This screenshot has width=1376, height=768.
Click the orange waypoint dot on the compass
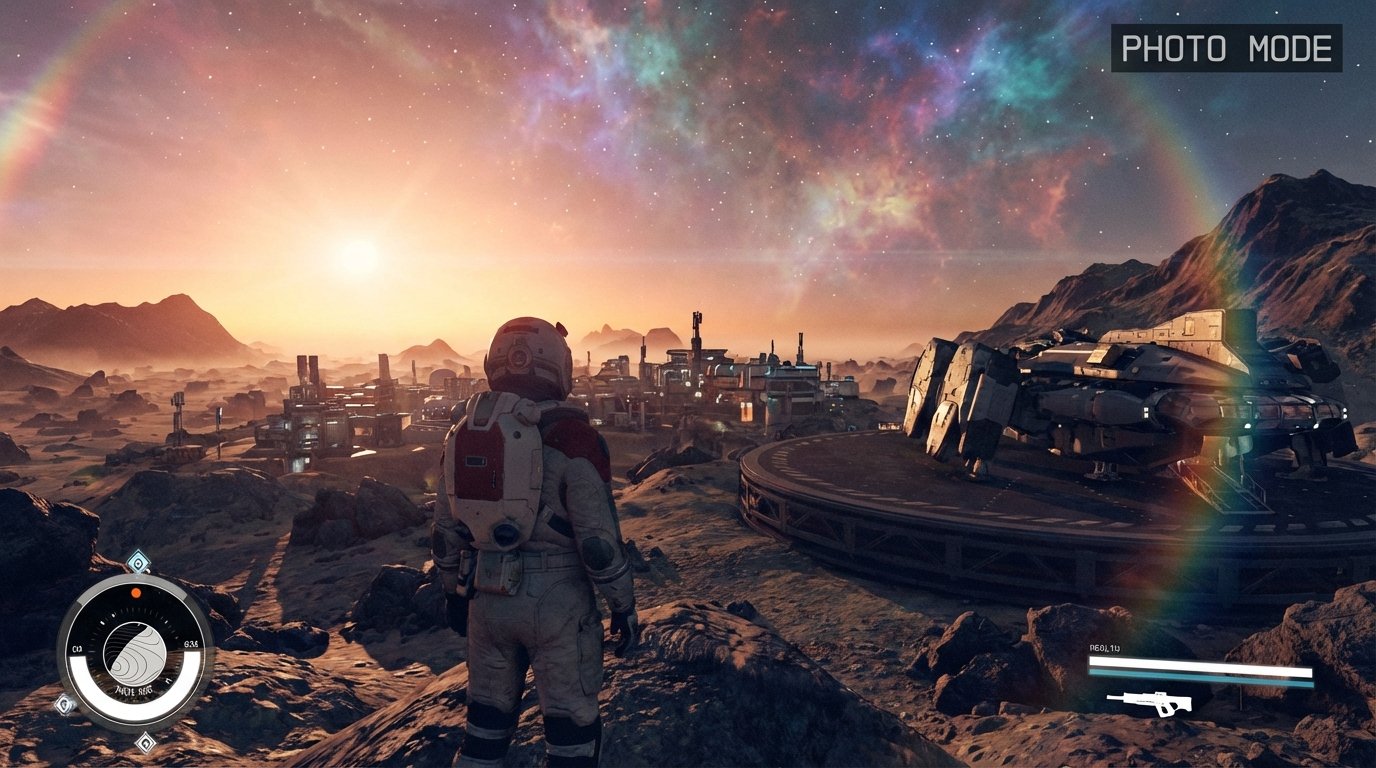tap(136, 593)
